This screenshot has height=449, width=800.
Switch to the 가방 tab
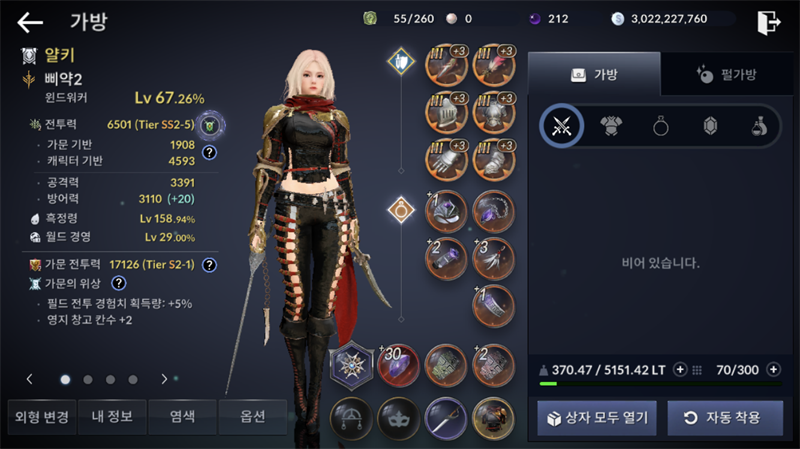pos(594,74)
